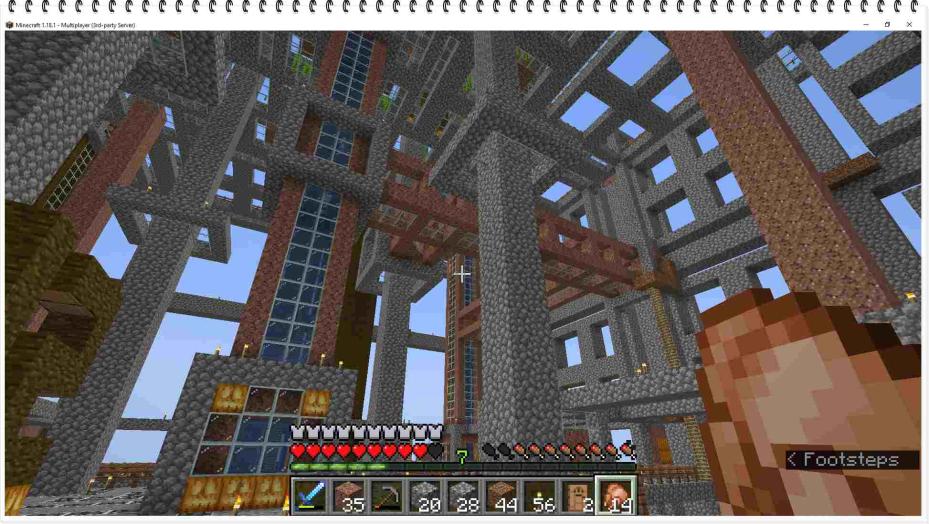Screen dimensions: 929x524
Task: Choose the cooked meat stack of 14
Action: pyautogui.click(x=615, y=496)
